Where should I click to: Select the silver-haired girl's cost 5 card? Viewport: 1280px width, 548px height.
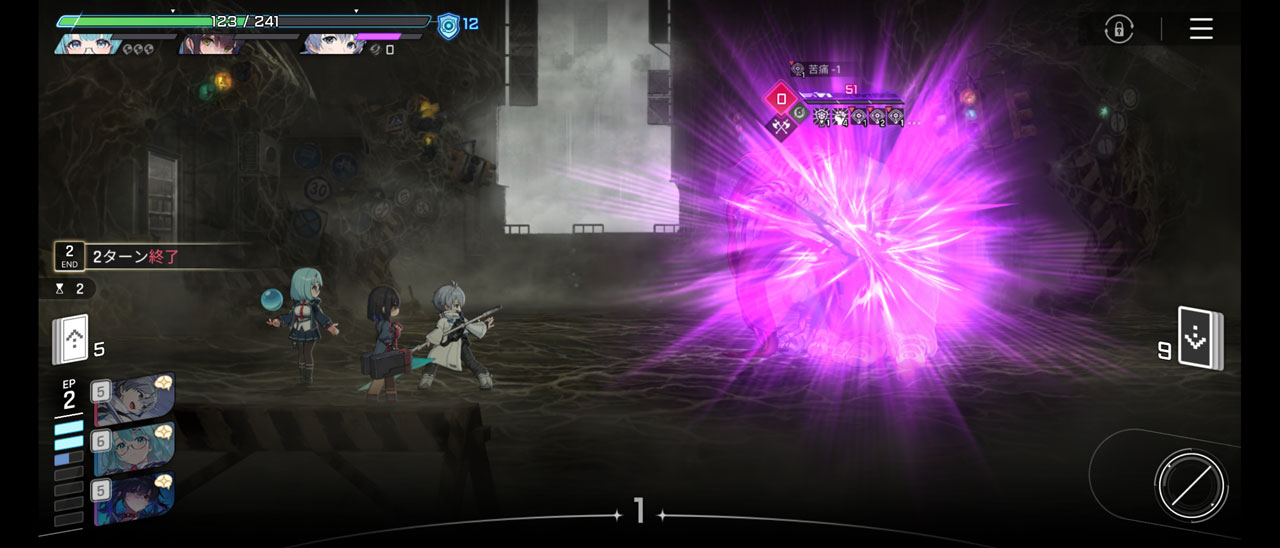pos(135,398)
